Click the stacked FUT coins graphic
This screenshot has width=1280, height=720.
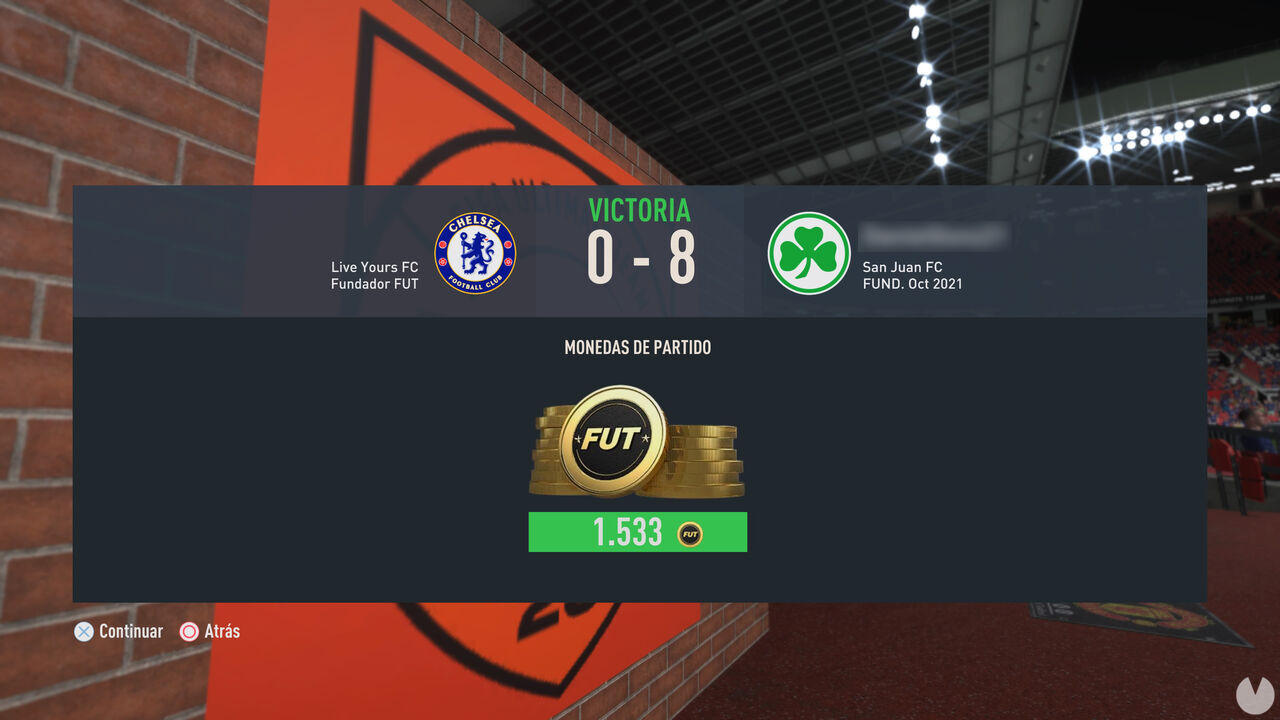pyautogui.click(x=637, y=443)
